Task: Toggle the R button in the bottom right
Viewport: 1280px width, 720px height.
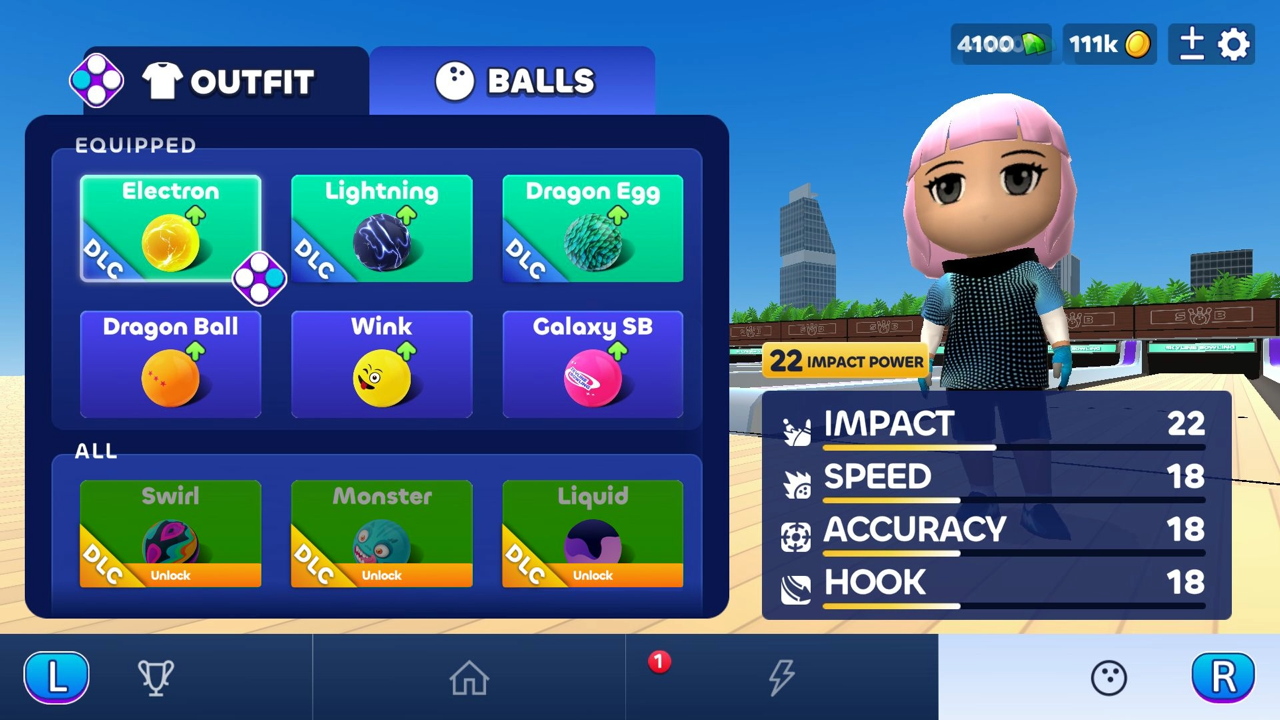Action: (1223, 677)
